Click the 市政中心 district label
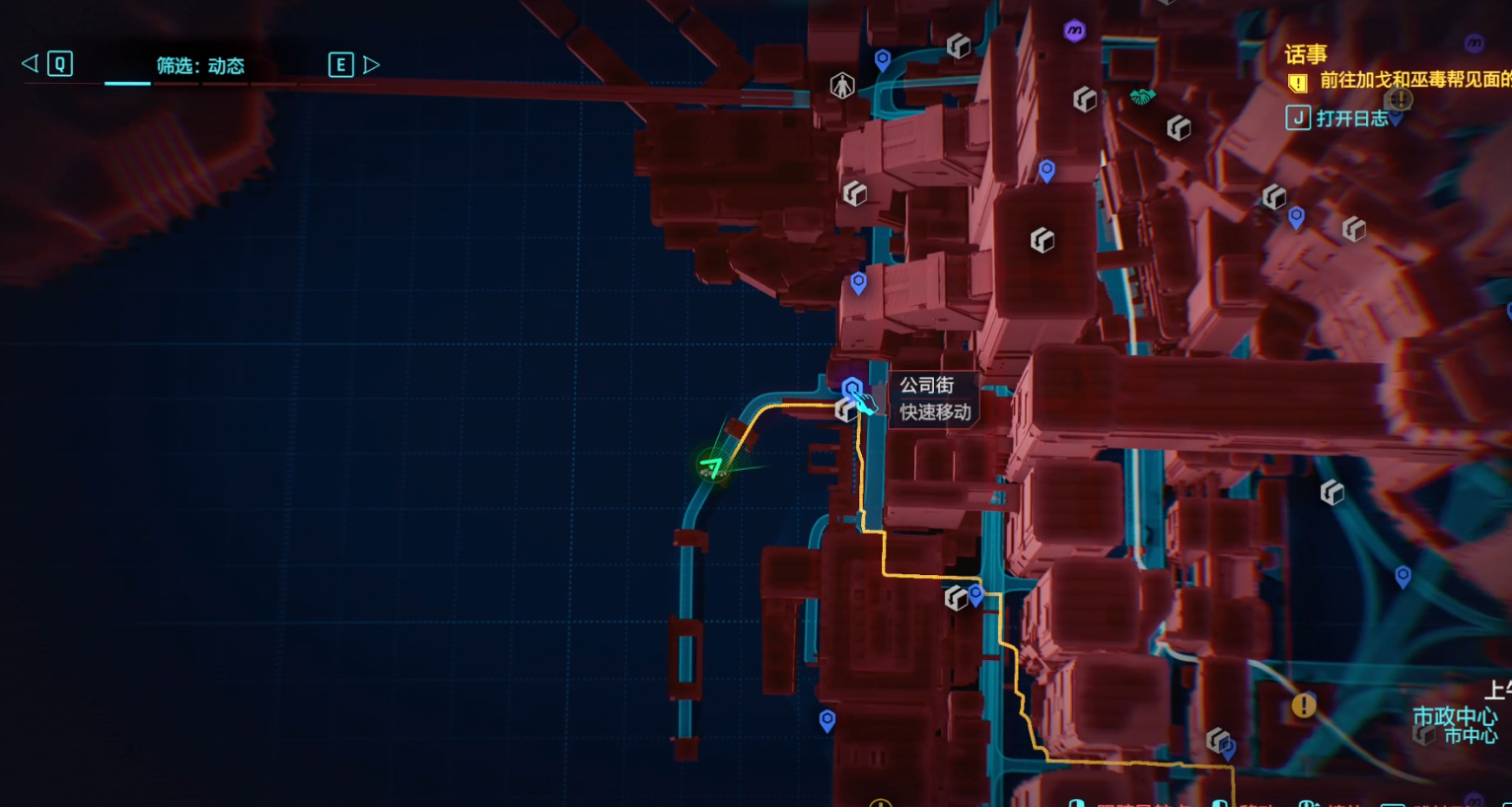1512x807 pixels. [x=1454, y=715]
